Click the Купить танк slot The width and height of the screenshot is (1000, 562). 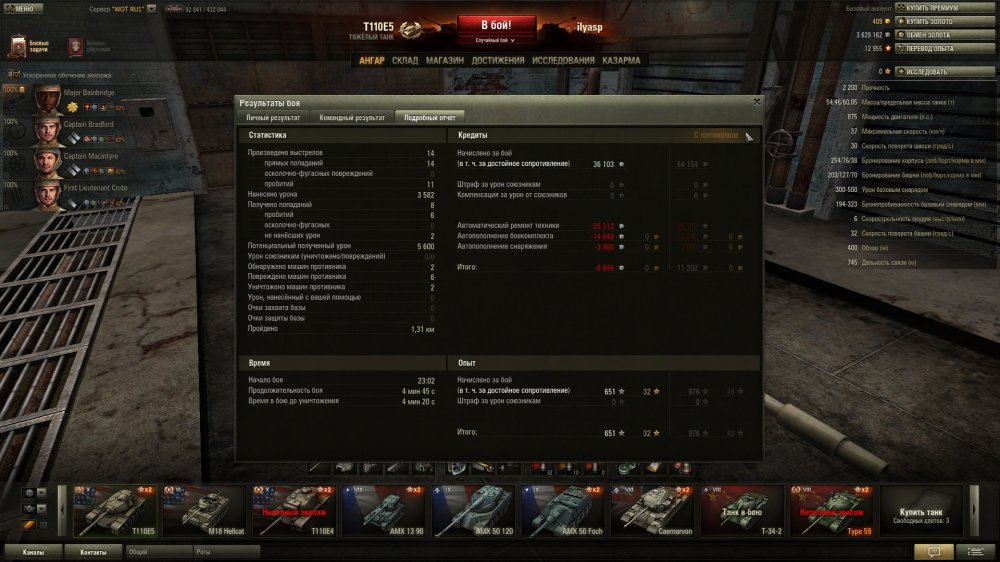(x=921, y=511)
